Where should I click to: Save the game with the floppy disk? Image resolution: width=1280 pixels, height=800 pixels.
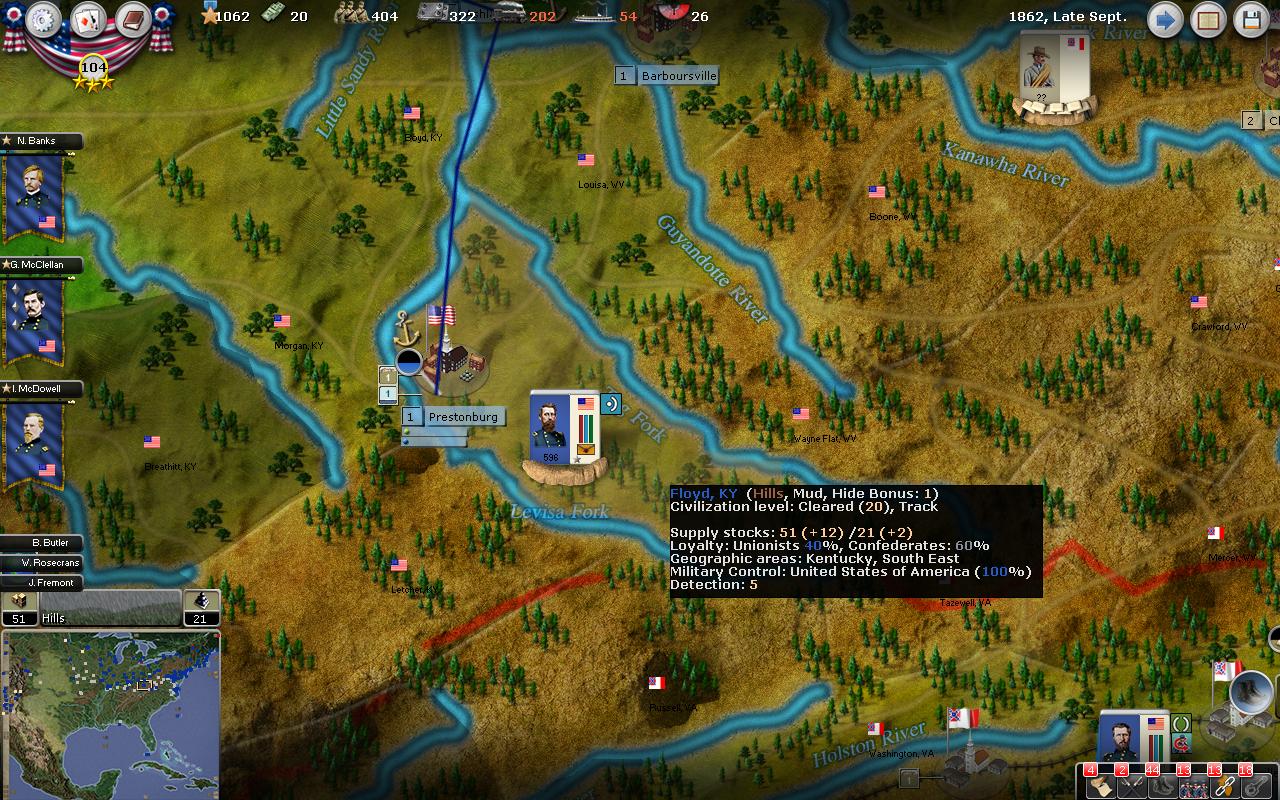pos(1252,19)
